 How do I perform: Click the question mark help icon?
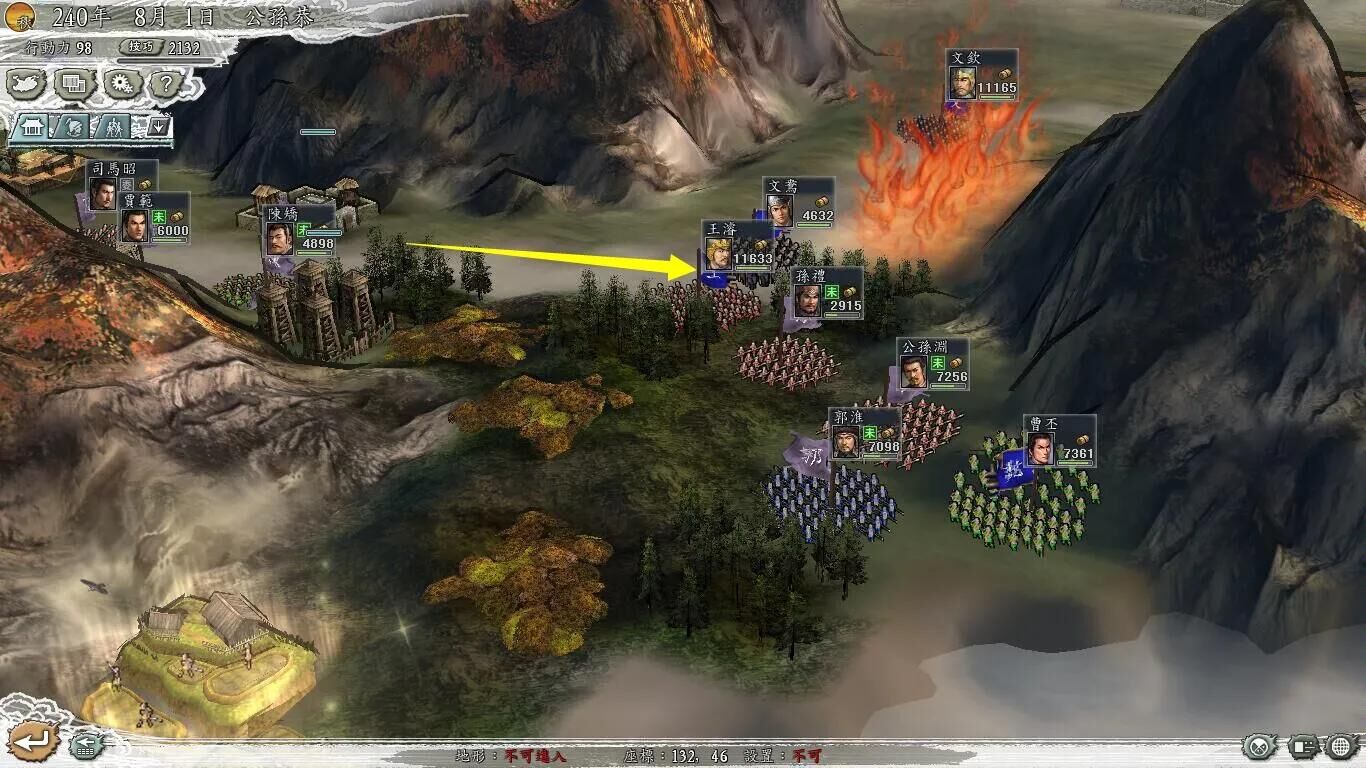166,84
